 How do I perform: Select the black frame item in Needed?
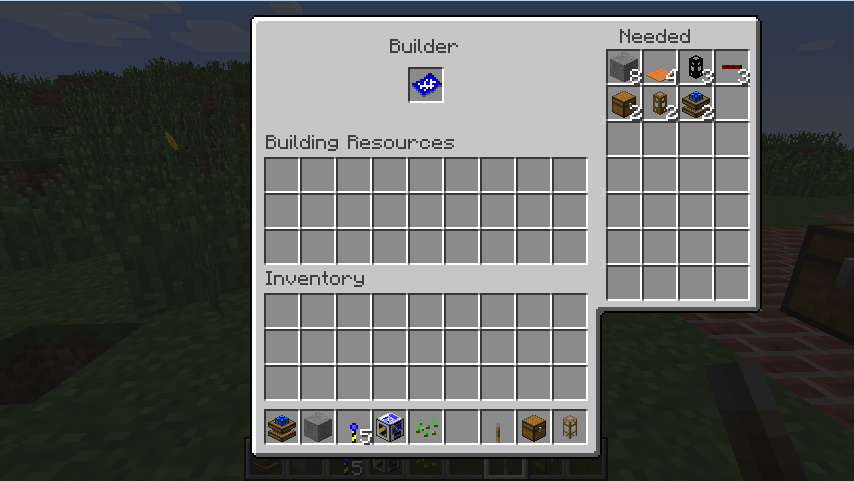pos(696,68)
